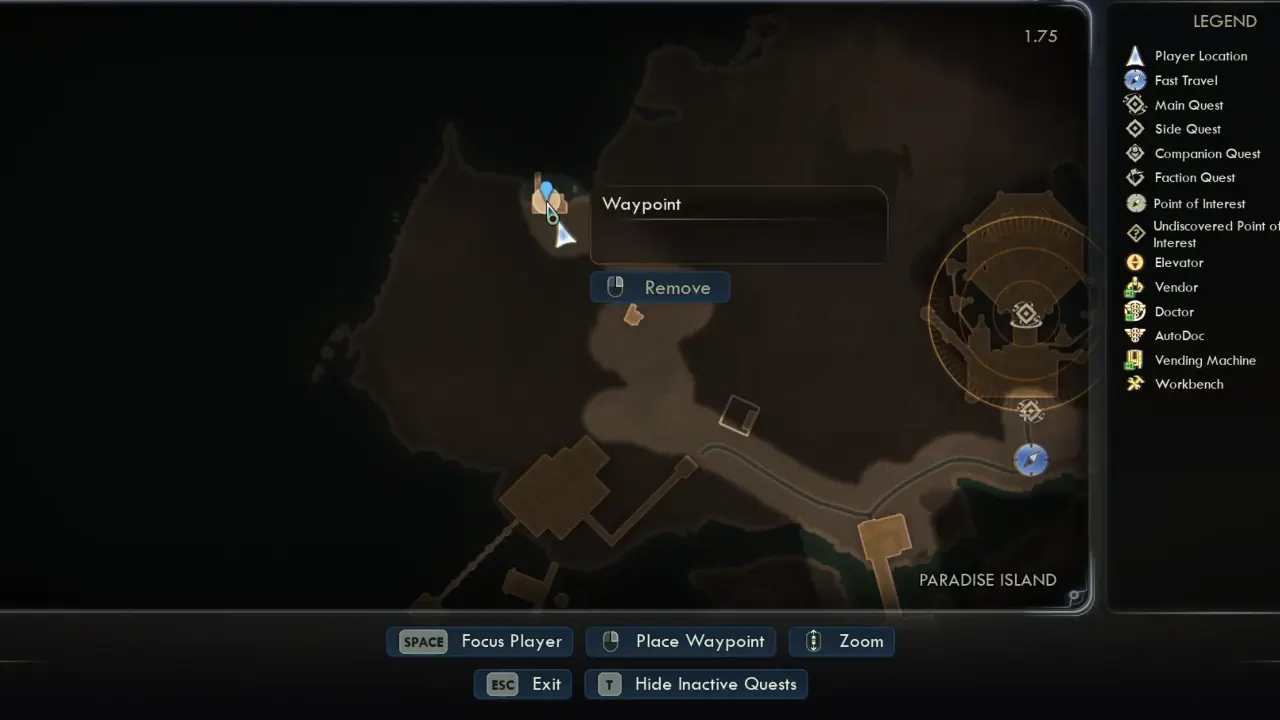Click the fast travel compass marker
Screen dimensions: 1280x720
point(1031,460)
